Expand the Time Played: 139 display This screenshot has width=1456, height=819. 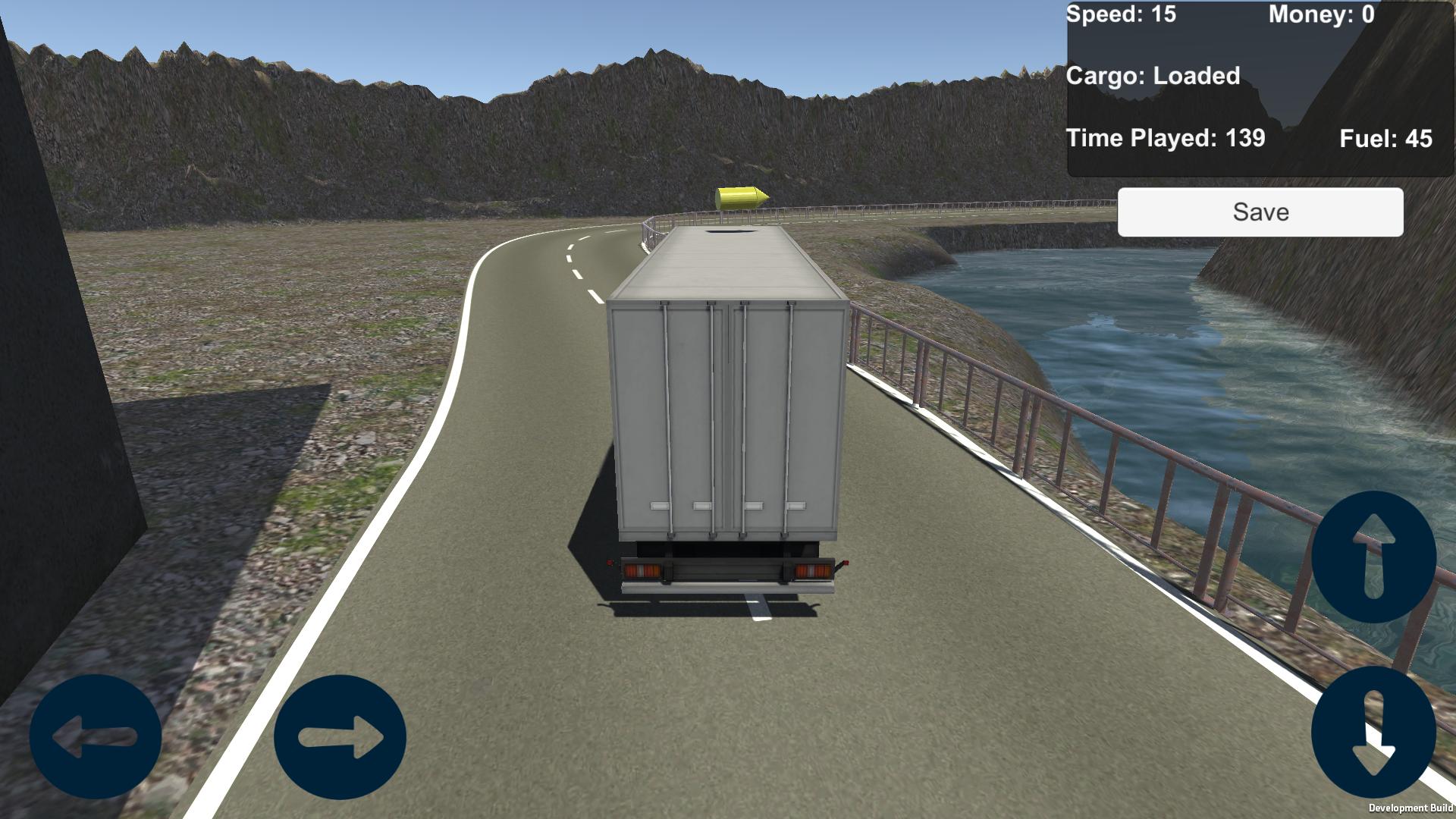tap(1164, 138)
